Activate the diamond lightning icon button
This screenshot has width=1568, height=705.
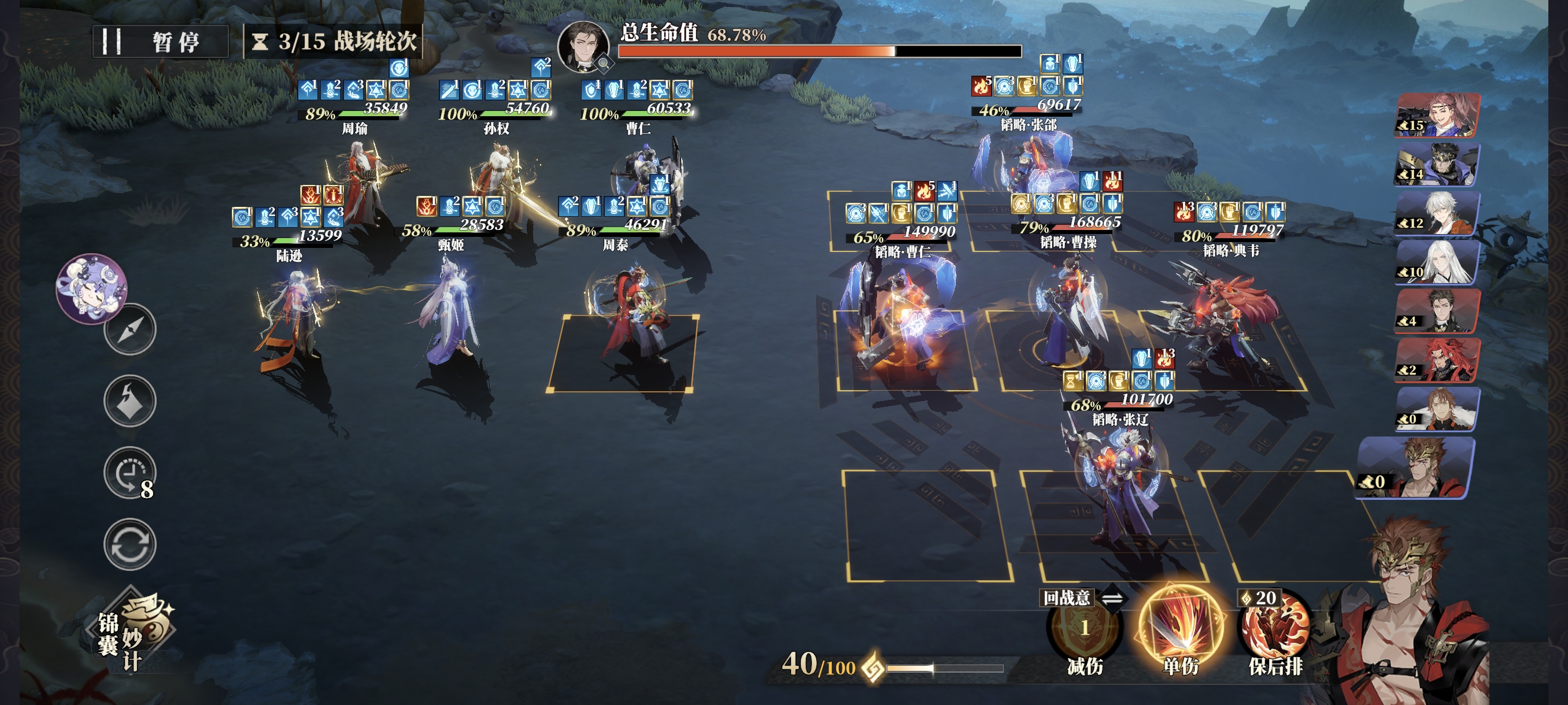click(130, 401)
